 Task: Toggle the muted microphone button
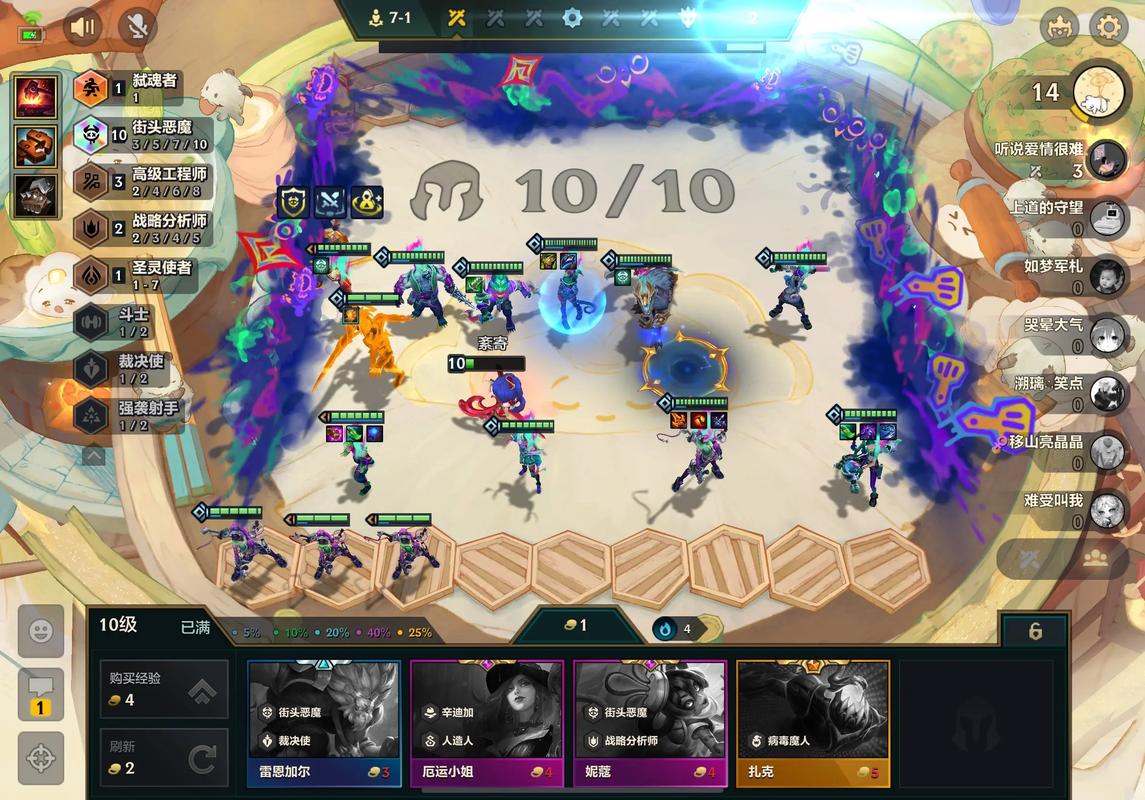pyautogui.click(x=137, y=27)
